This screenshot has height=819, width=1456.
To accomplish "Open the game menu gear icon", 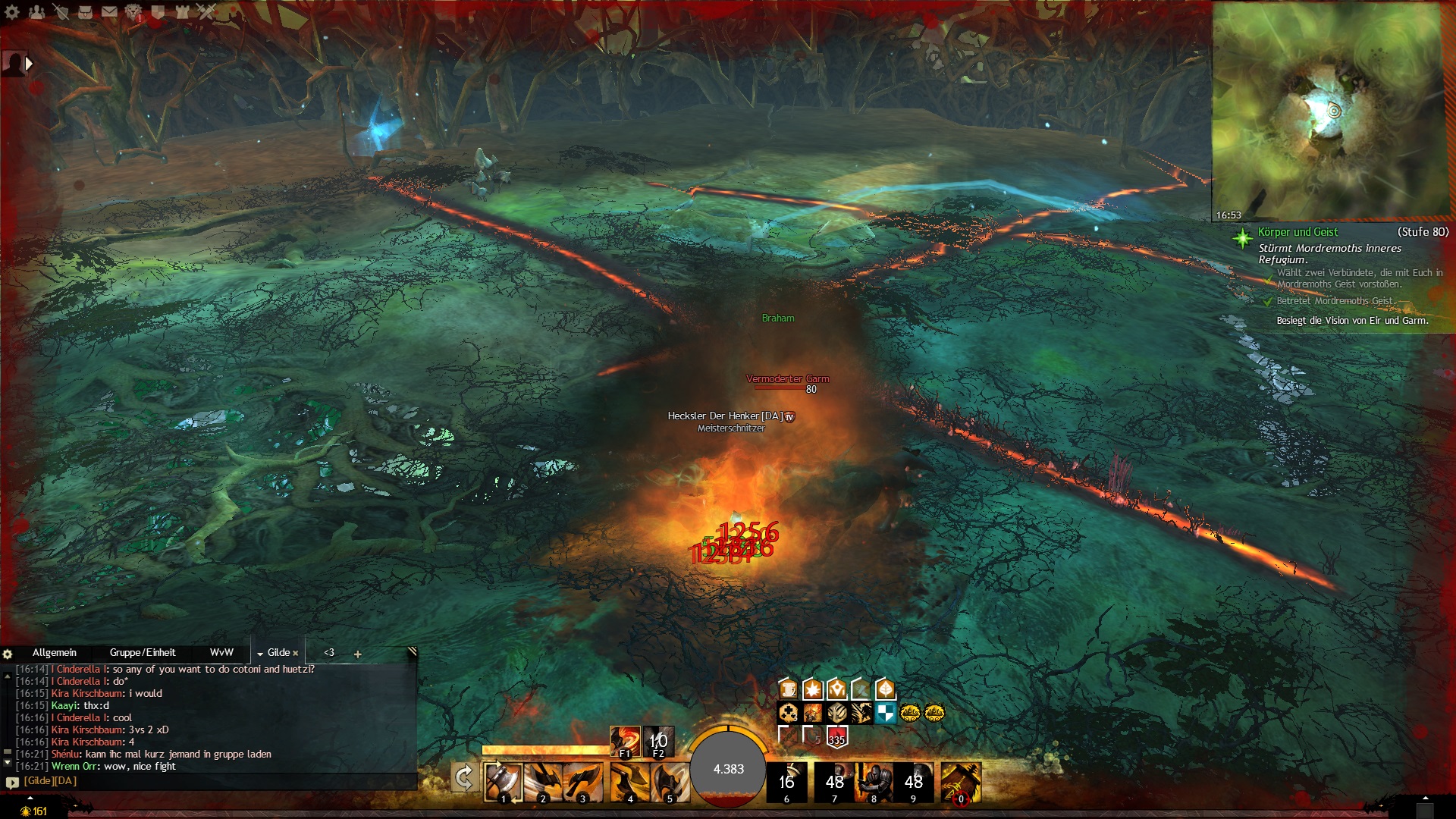I will [12, 11].
